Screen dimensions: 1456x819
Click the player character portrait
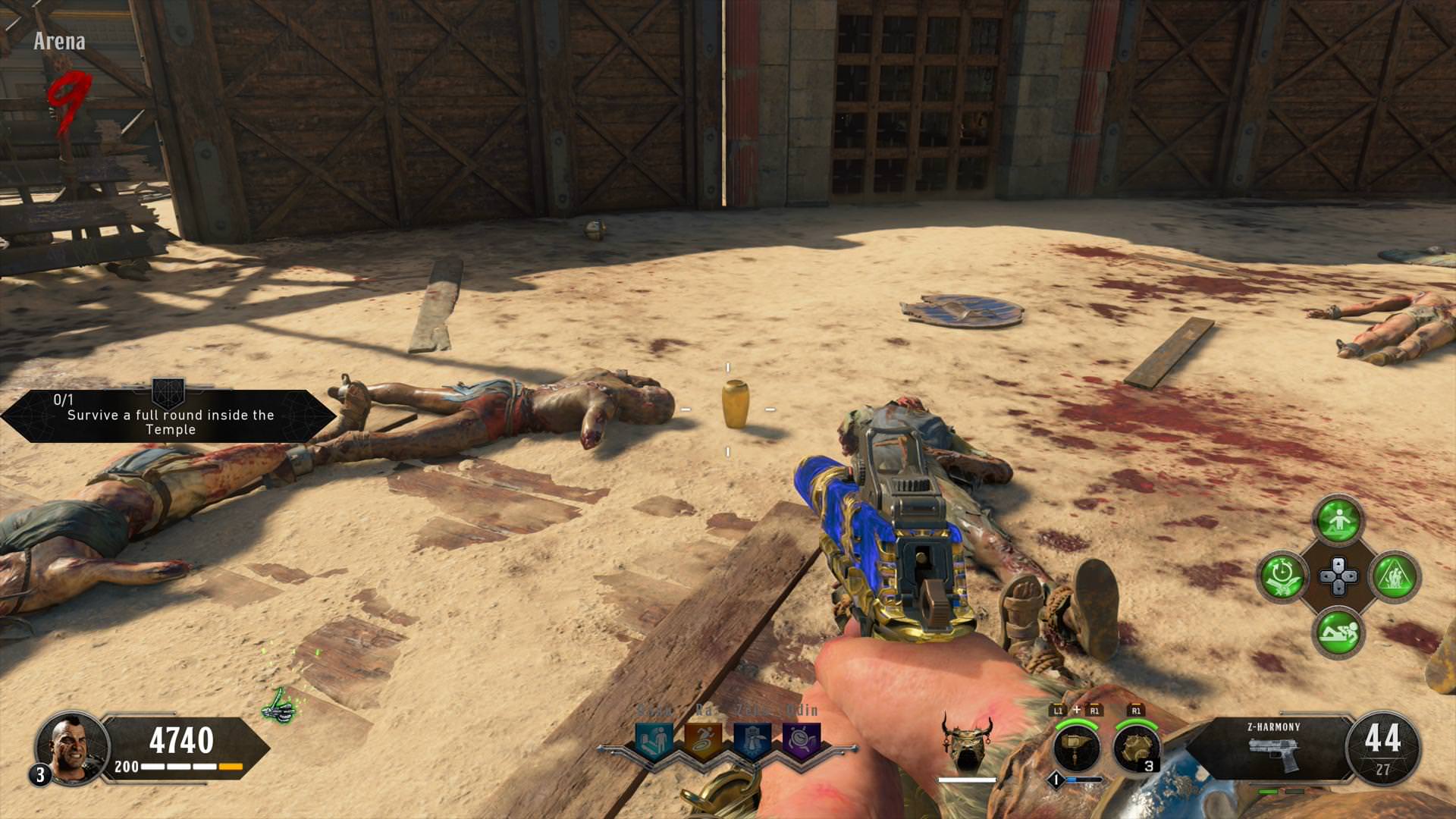[71, 747]
